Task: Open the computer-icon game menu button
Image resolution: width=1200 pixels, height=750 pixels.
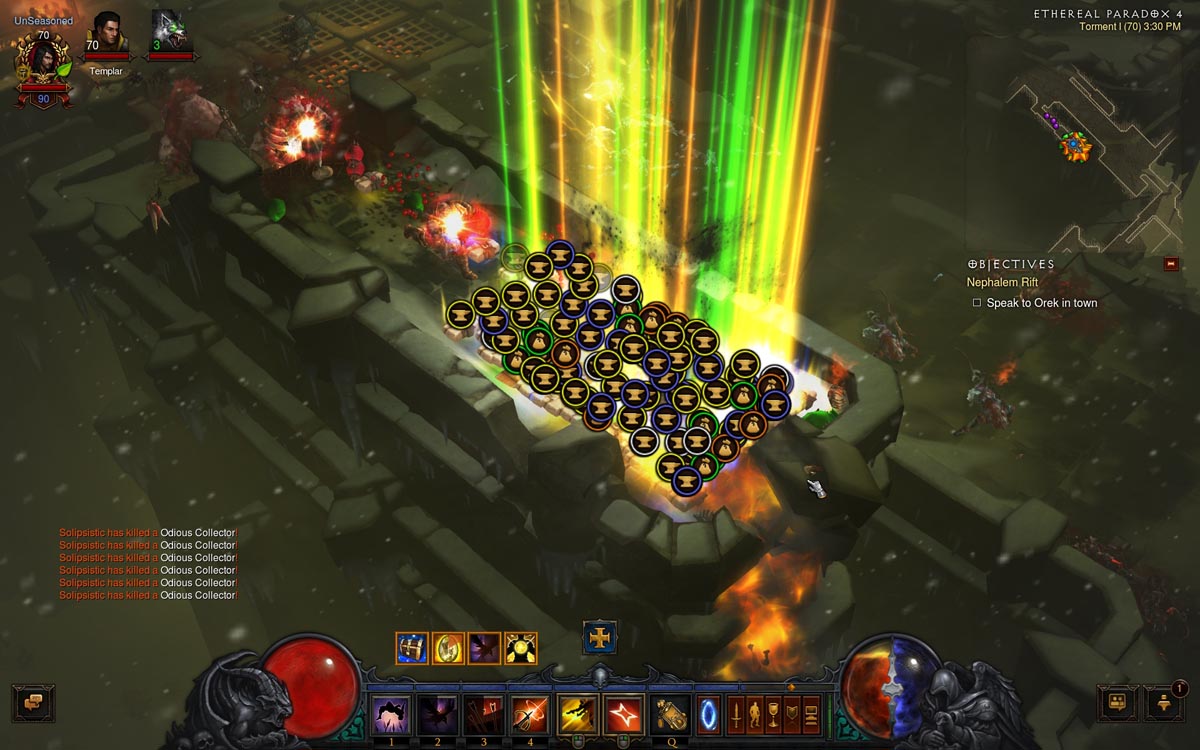Action: pos(811,714)
